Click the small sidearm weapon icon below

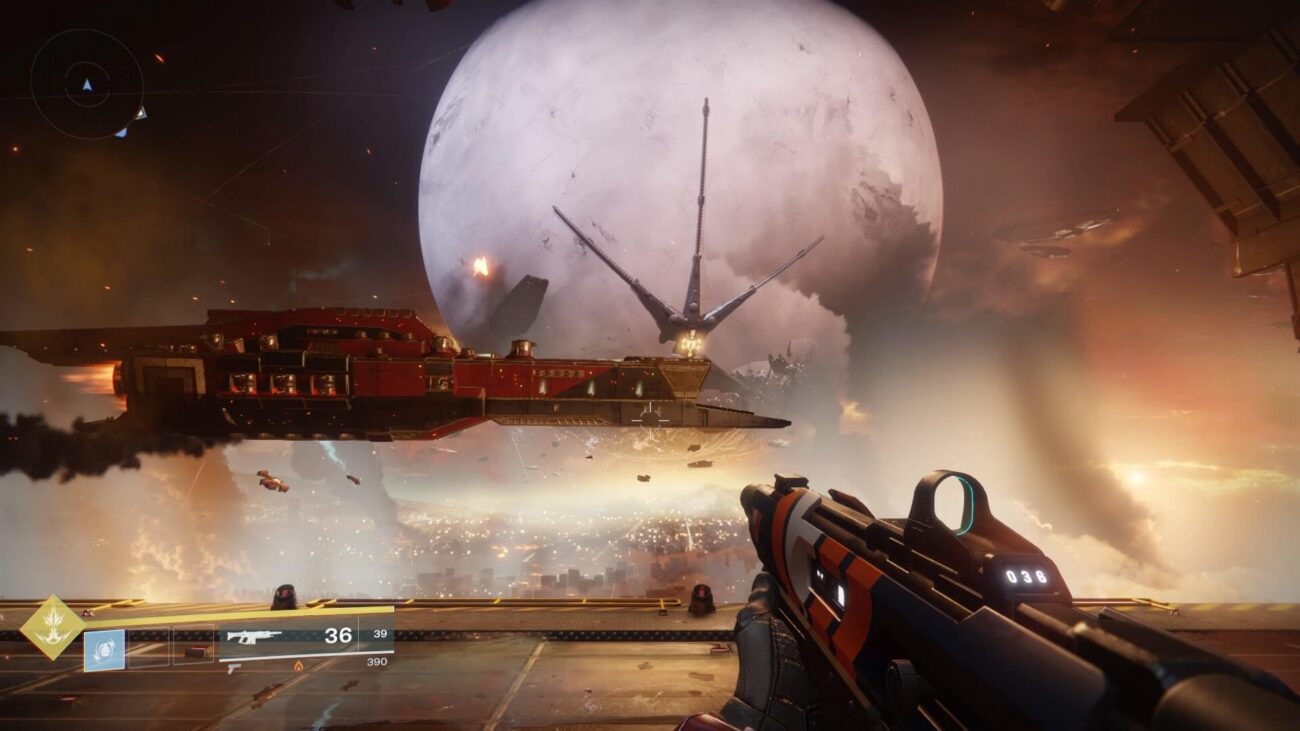(x=234, y=668)
